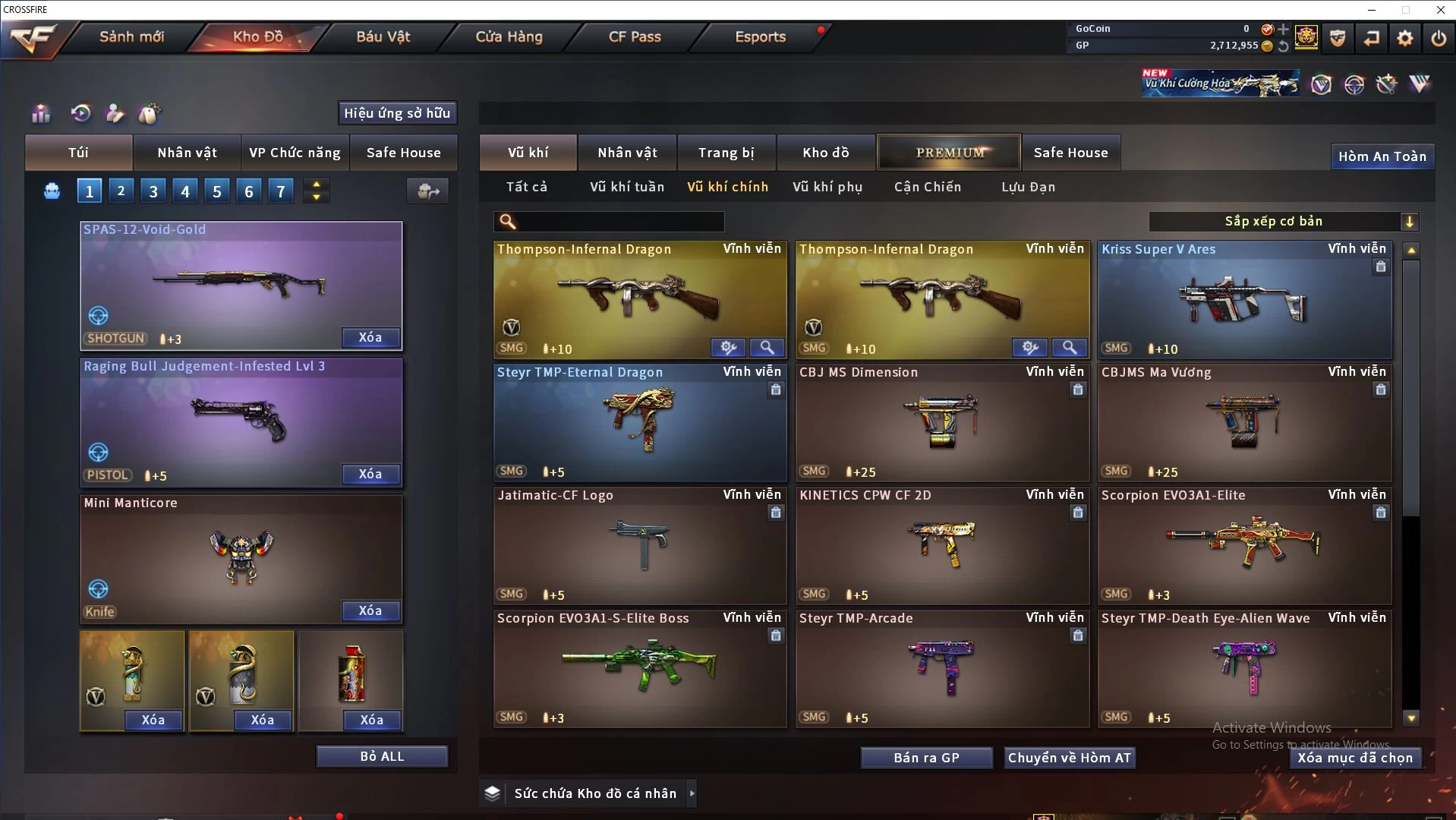This screenshot has width=1456, height=820.
Task: Choose bag preset number 3
Action: click(x=153, y=191)
